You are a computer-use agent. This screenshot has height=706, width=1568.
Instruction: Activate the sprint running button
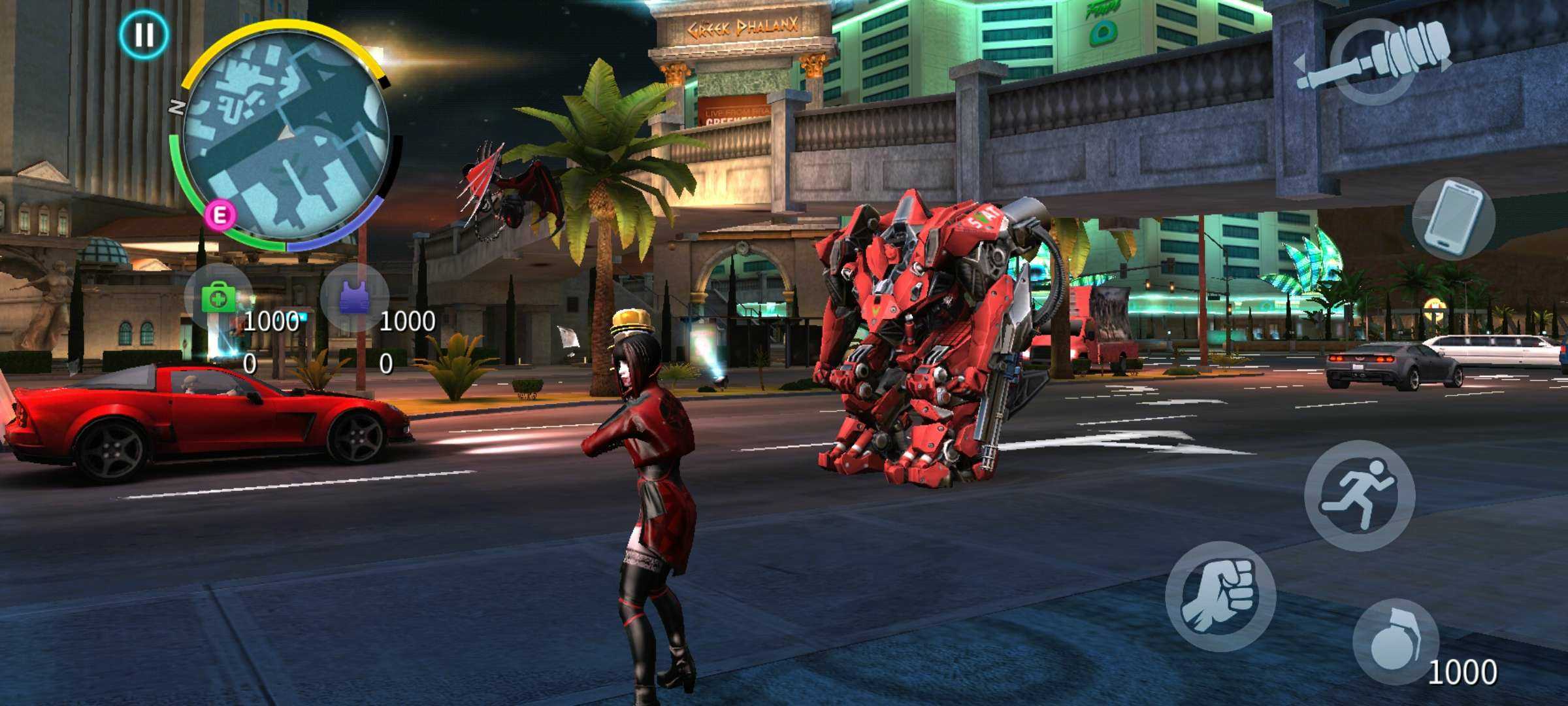point(1360,495)
